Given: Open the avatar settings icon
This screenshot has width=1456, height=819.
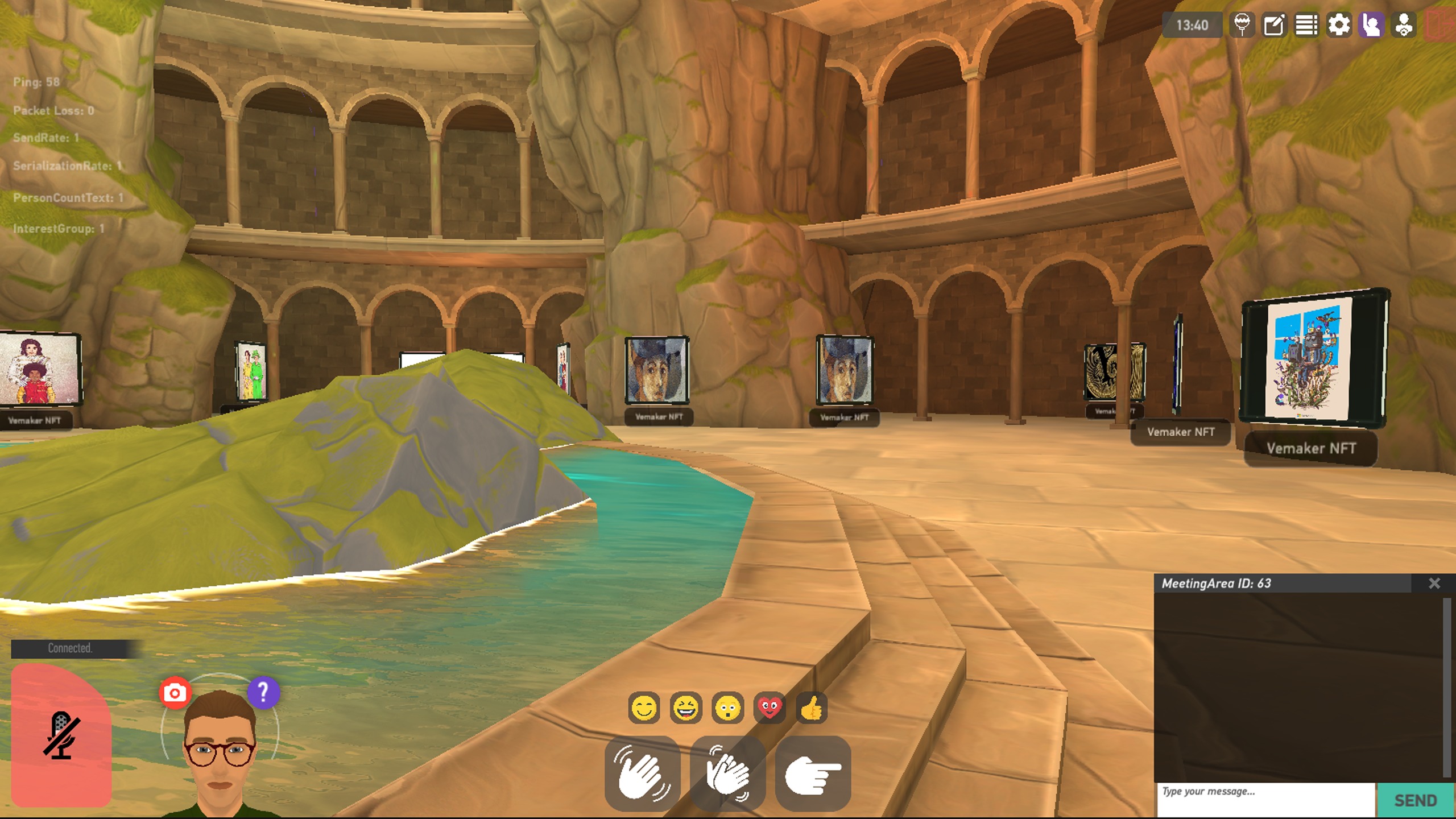Looking at the screenshot, I should pos(1404,26).
